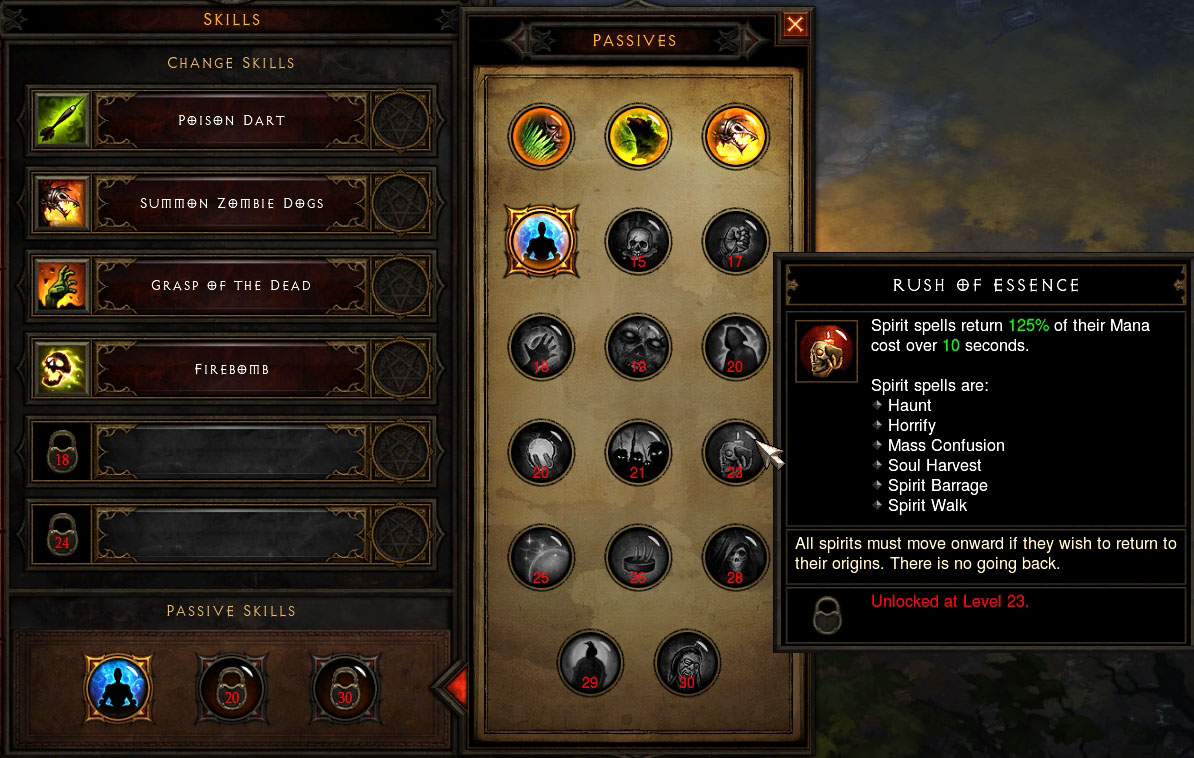Go to the previous page with the Passives left arrow

pos(527,41)
